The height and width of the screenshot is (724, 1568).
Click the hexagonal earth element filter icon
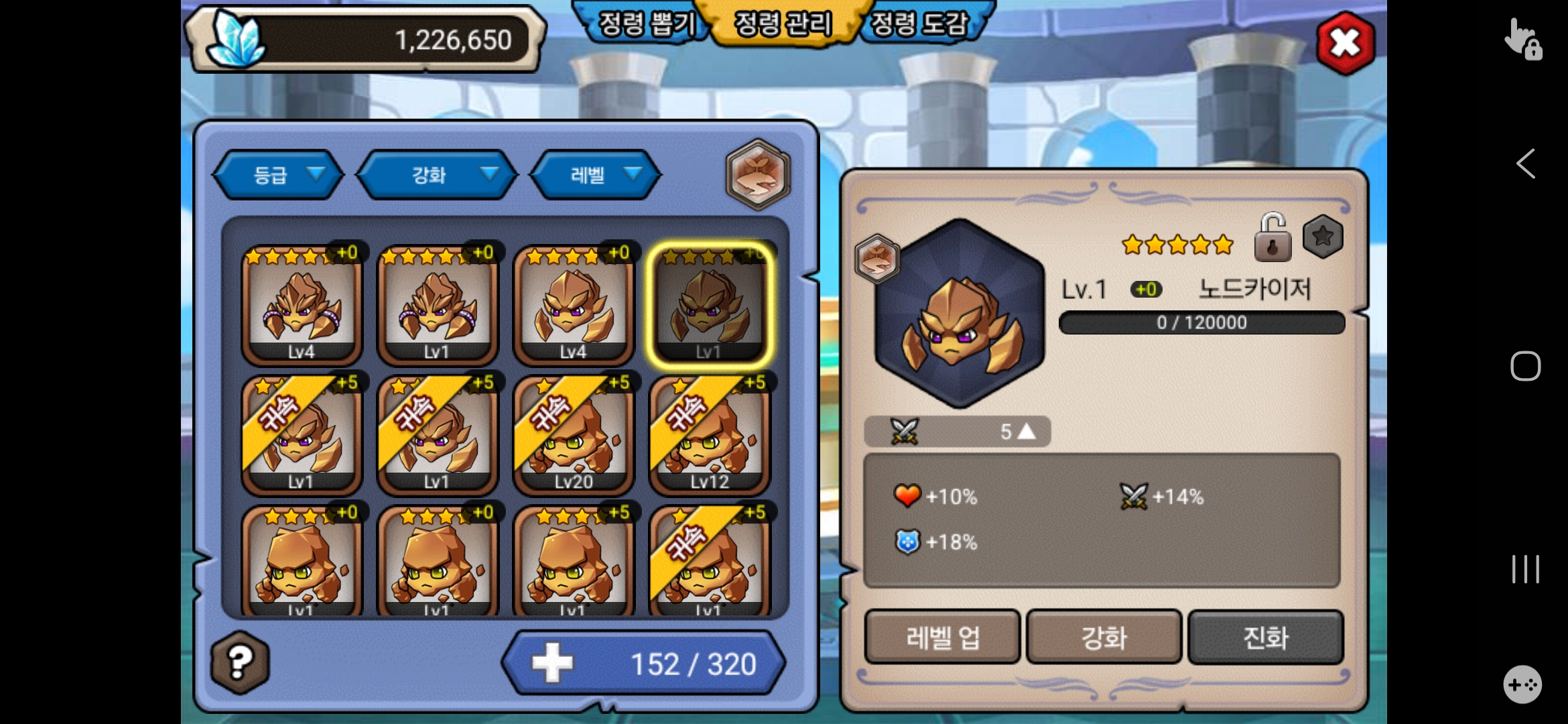[x=758, y=174]
